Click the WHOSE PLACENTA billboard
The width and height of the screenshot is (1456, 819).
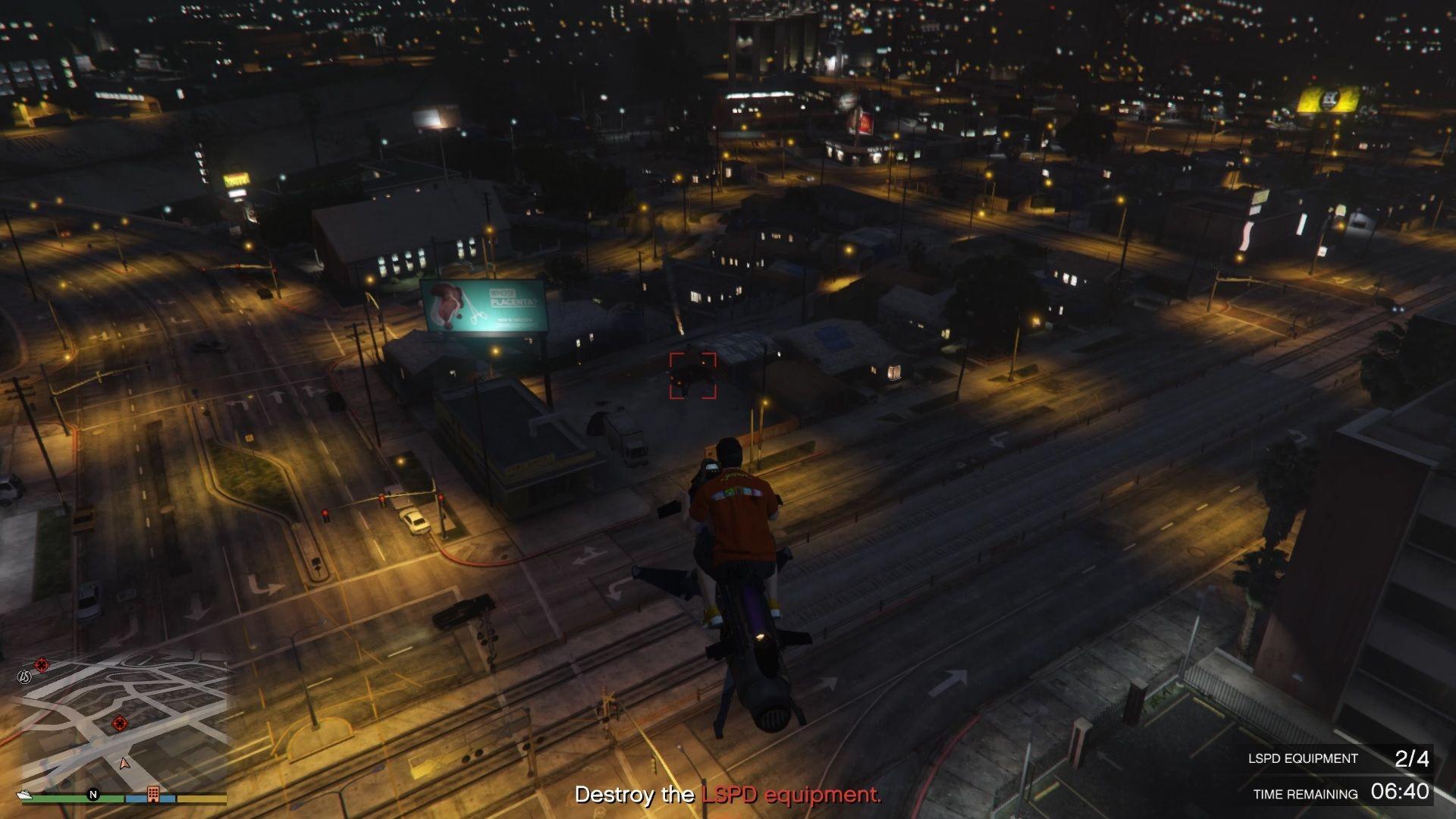[483, 304]
